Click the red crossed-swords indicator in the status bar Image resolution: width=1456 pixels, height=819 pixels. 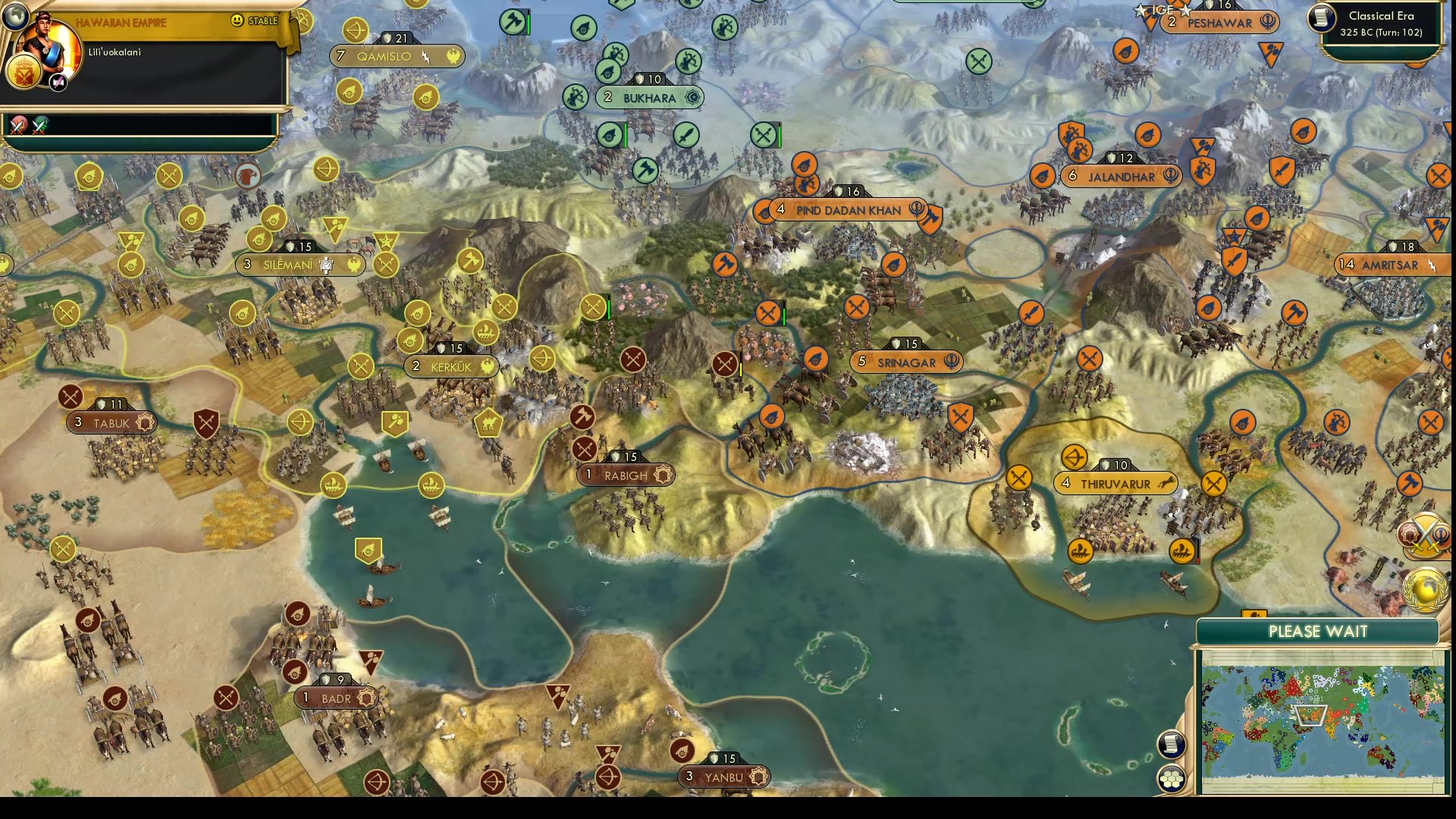coord(17,125)
